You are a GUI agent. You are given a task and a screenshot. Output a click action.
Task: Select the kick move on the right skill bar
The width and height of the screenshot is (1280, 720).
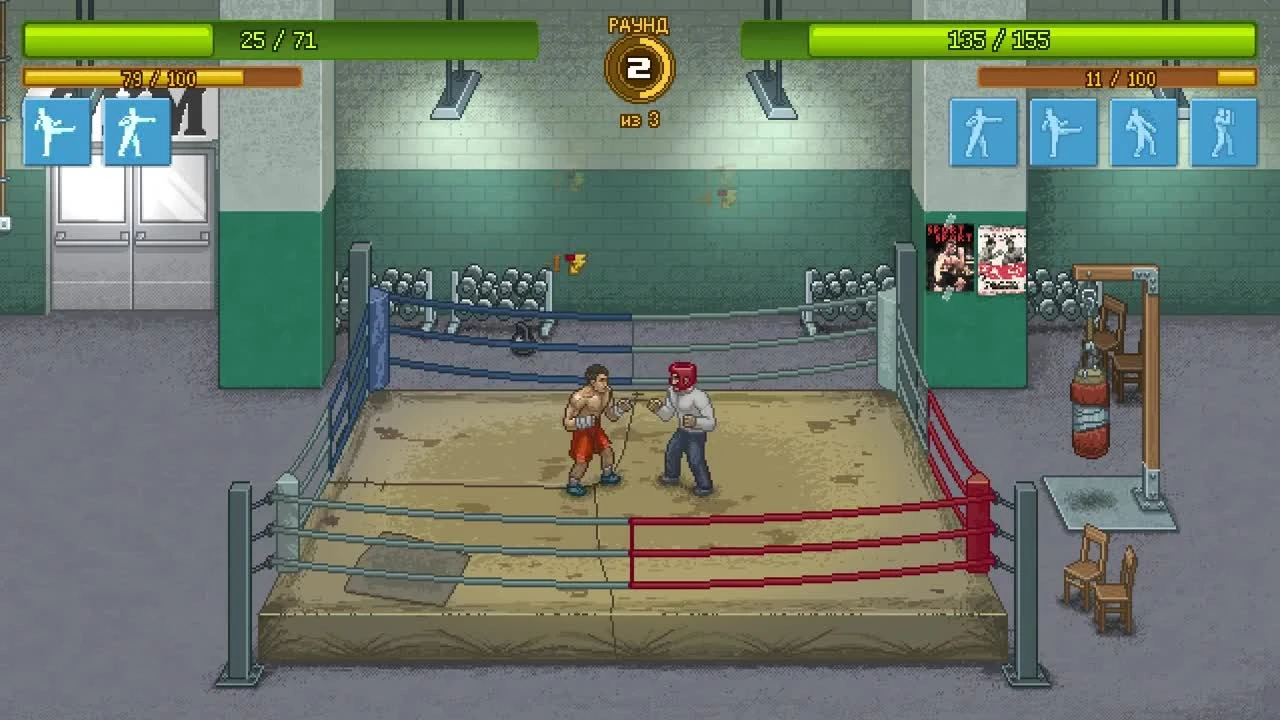click(1063, 133)
